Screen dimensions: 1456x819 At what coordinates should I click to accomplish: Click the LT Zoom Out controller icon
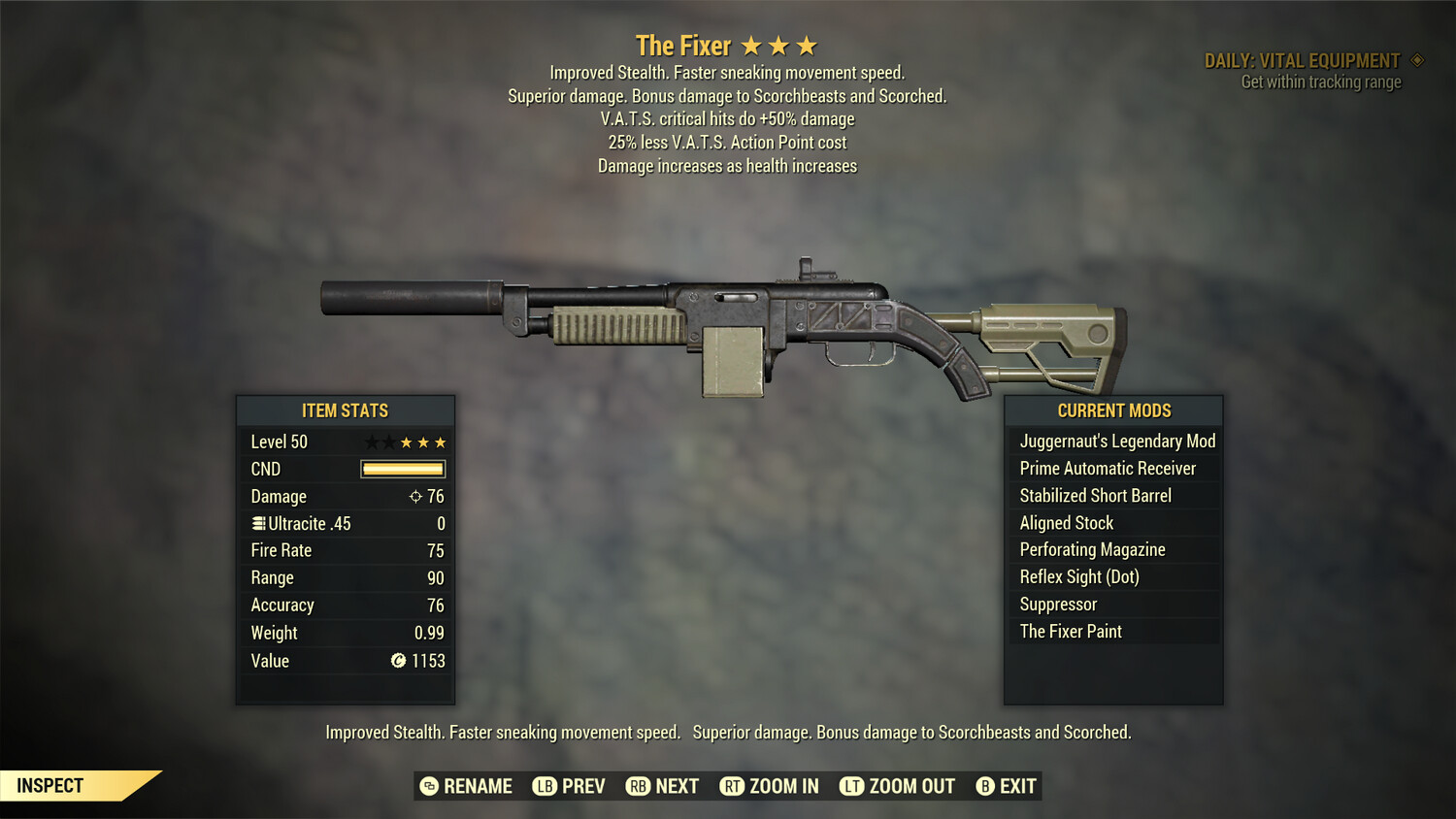tap(850, 786)
